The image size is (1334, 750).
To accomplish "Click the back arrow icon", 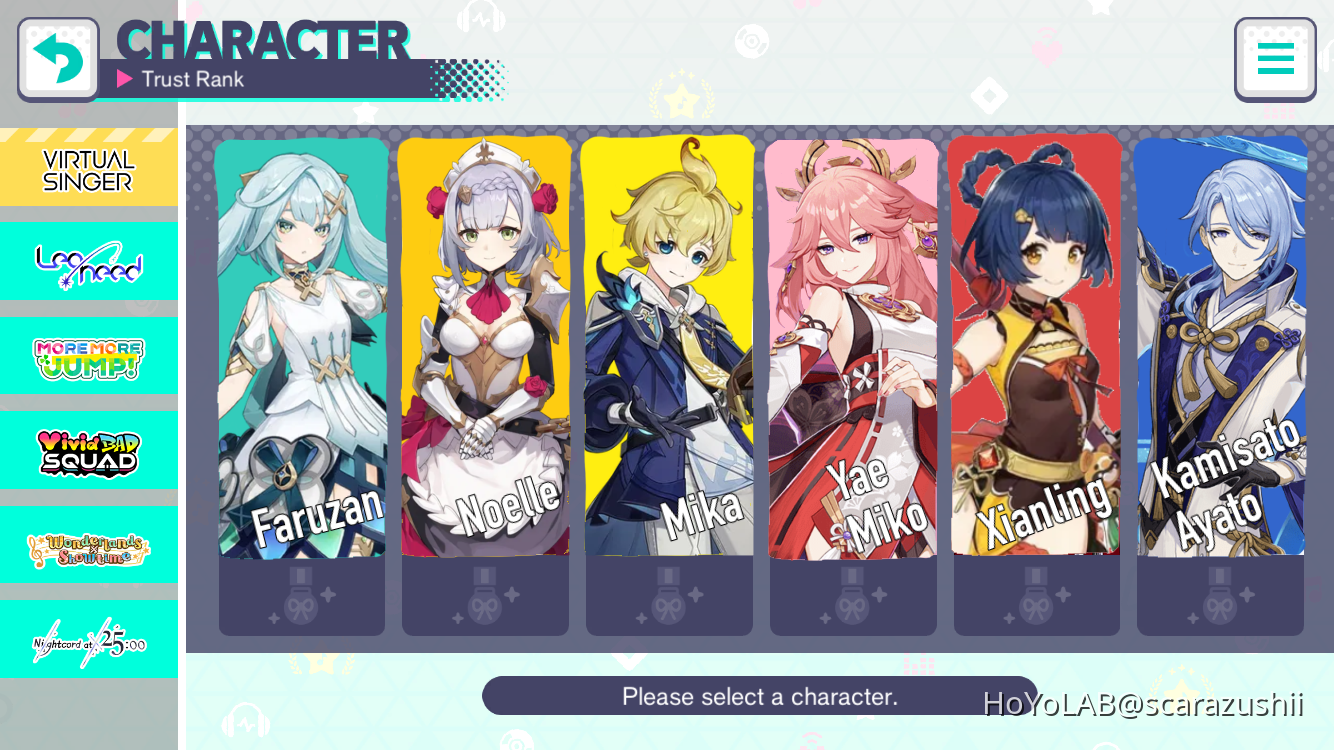I will click(57, 57).
